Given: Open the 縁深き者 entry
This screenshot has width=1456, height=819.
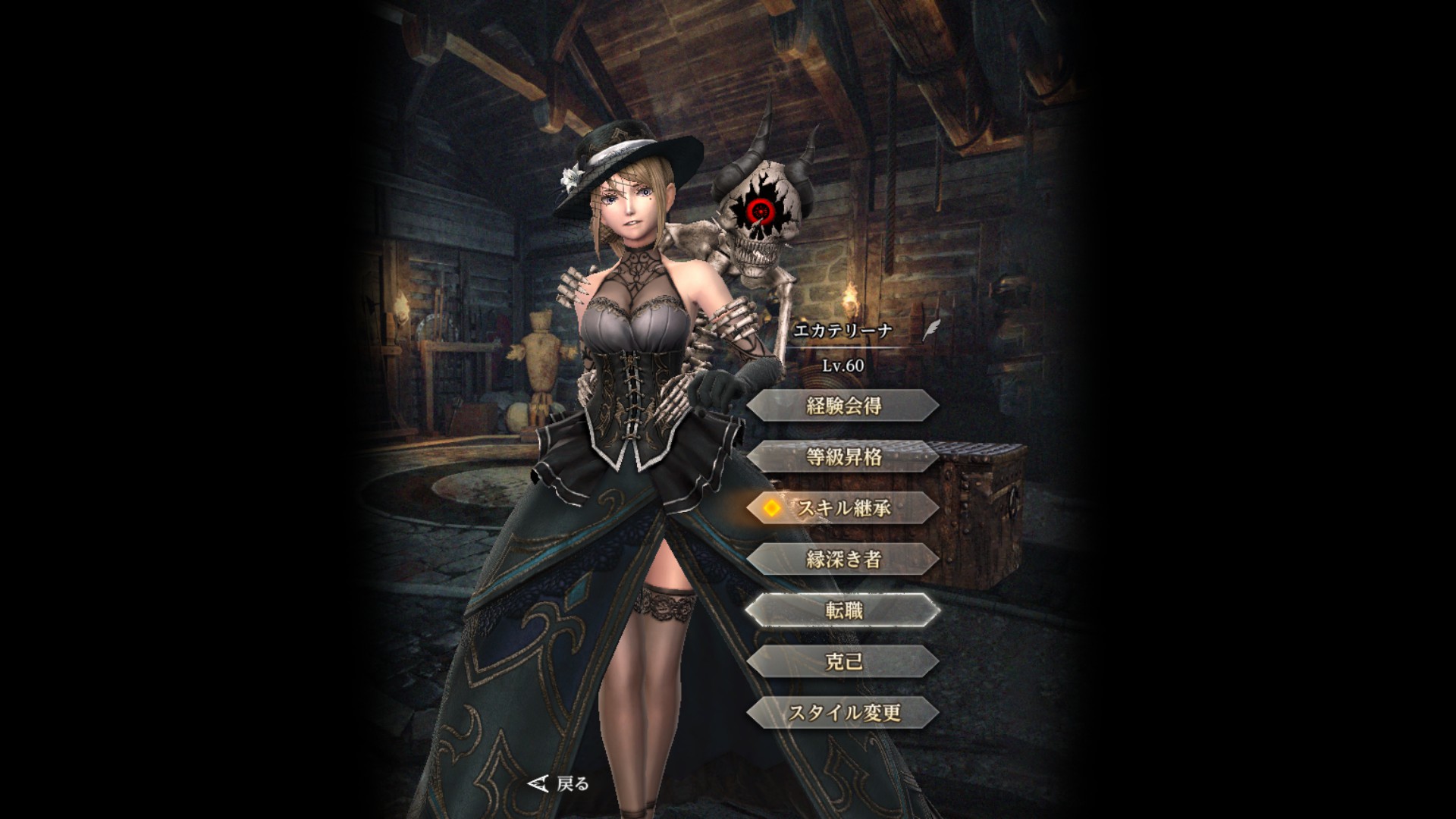Looking at the screenshot, I should [843, 560].
